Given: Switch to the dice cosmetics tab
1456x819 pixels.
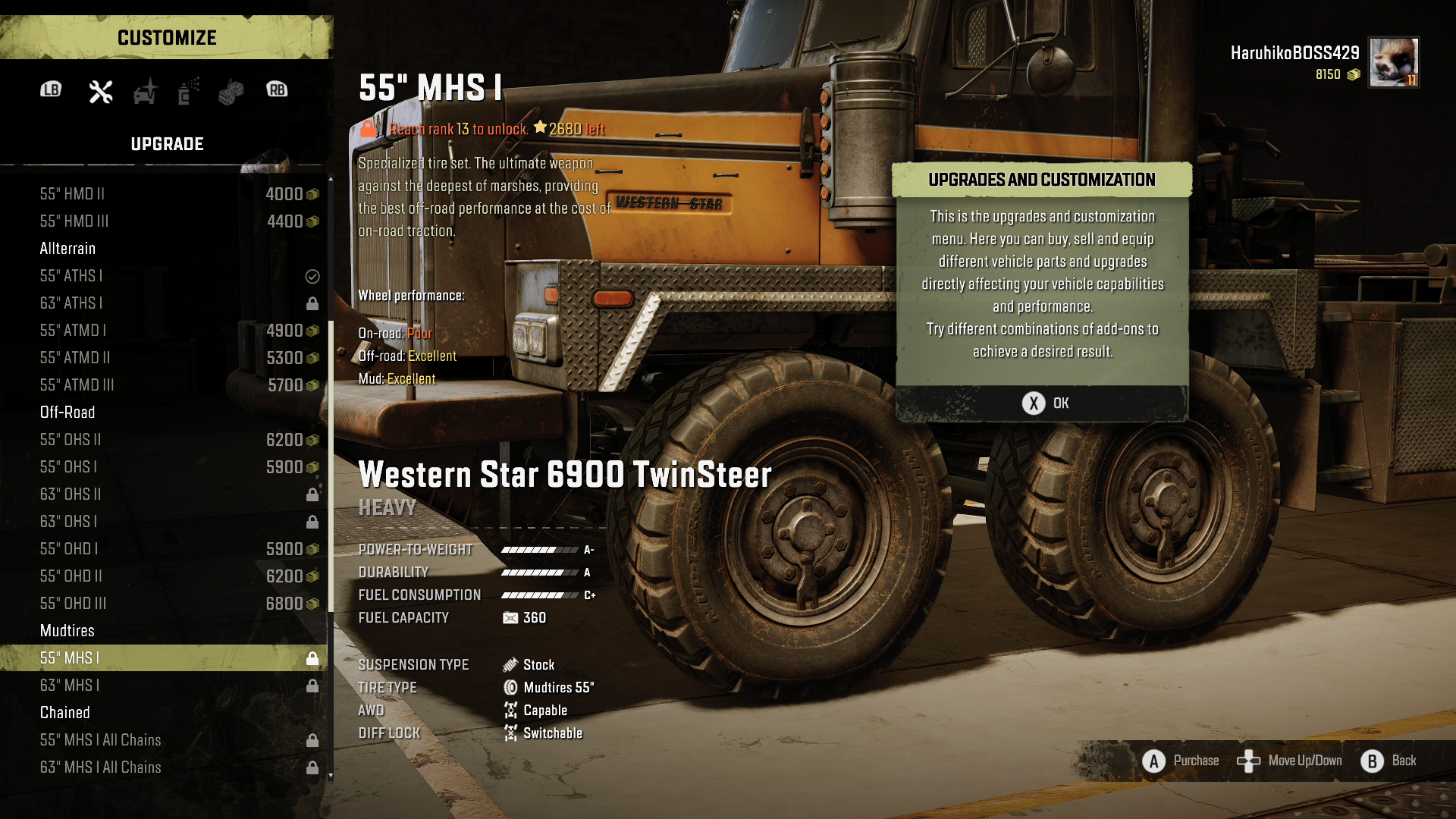Looking at the screenshot, I should tap(231, 92).
